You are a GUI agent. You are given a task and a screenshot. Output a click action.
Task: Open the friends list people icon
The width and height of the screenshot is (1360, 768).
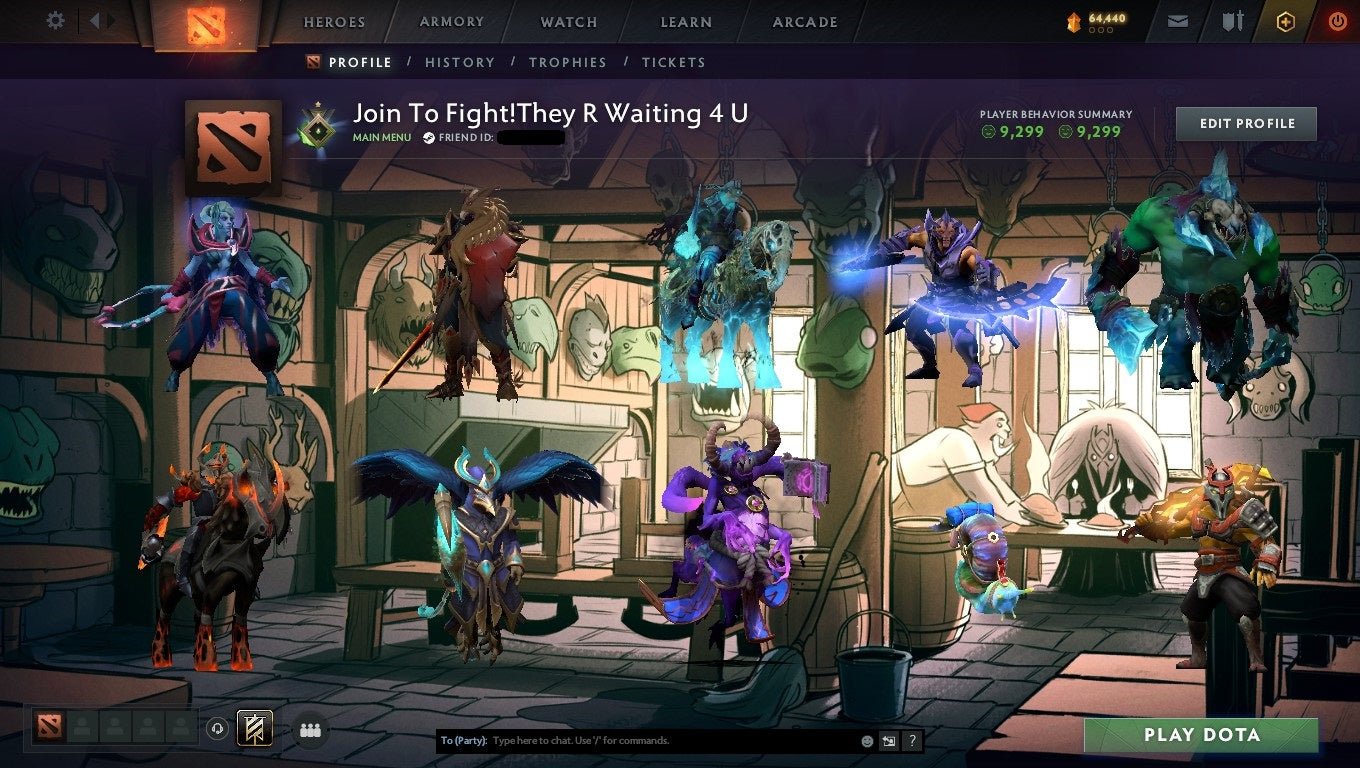pyautogui.click(x=311, y=730)
